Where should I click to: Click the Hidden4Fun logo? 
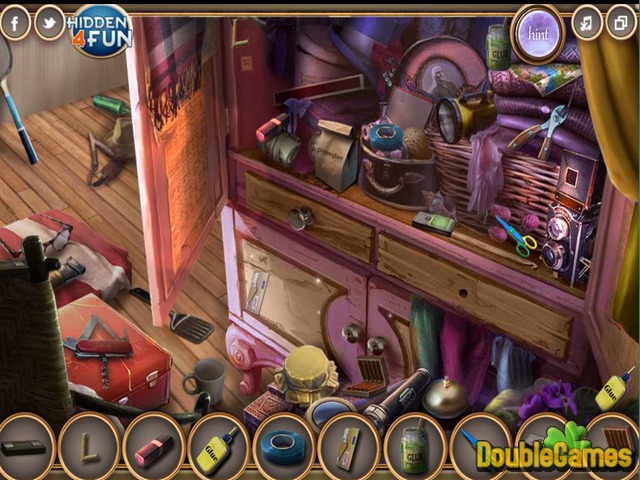click(x=99, y=30)
